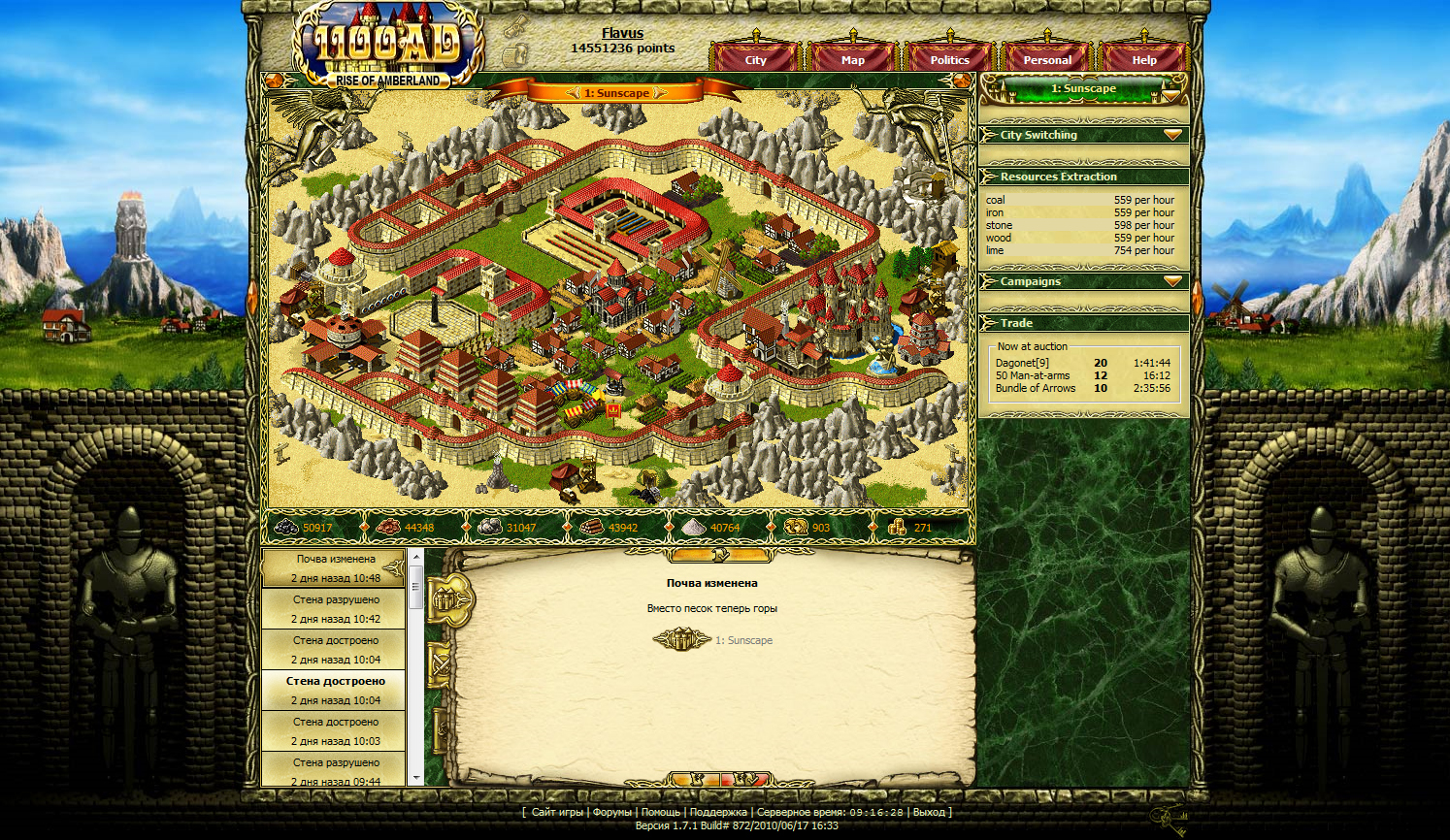The height and width of the screenshot is (840, 1450).
Task: View the 50 Man-at-arms auction lot
Action: tap(1032, 375)
